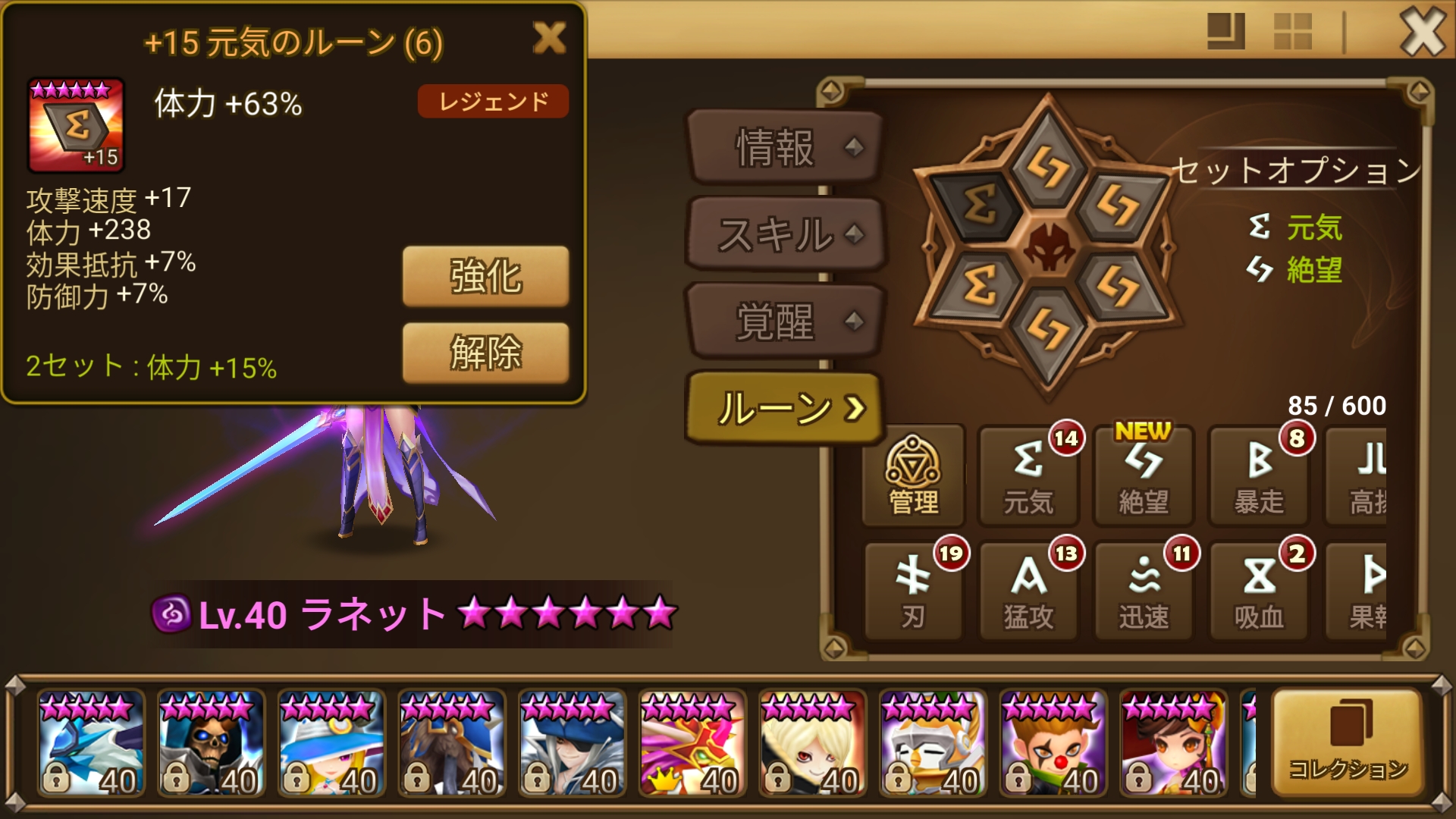
Task: Filter by 暴走 runes
Action: 1259,474
